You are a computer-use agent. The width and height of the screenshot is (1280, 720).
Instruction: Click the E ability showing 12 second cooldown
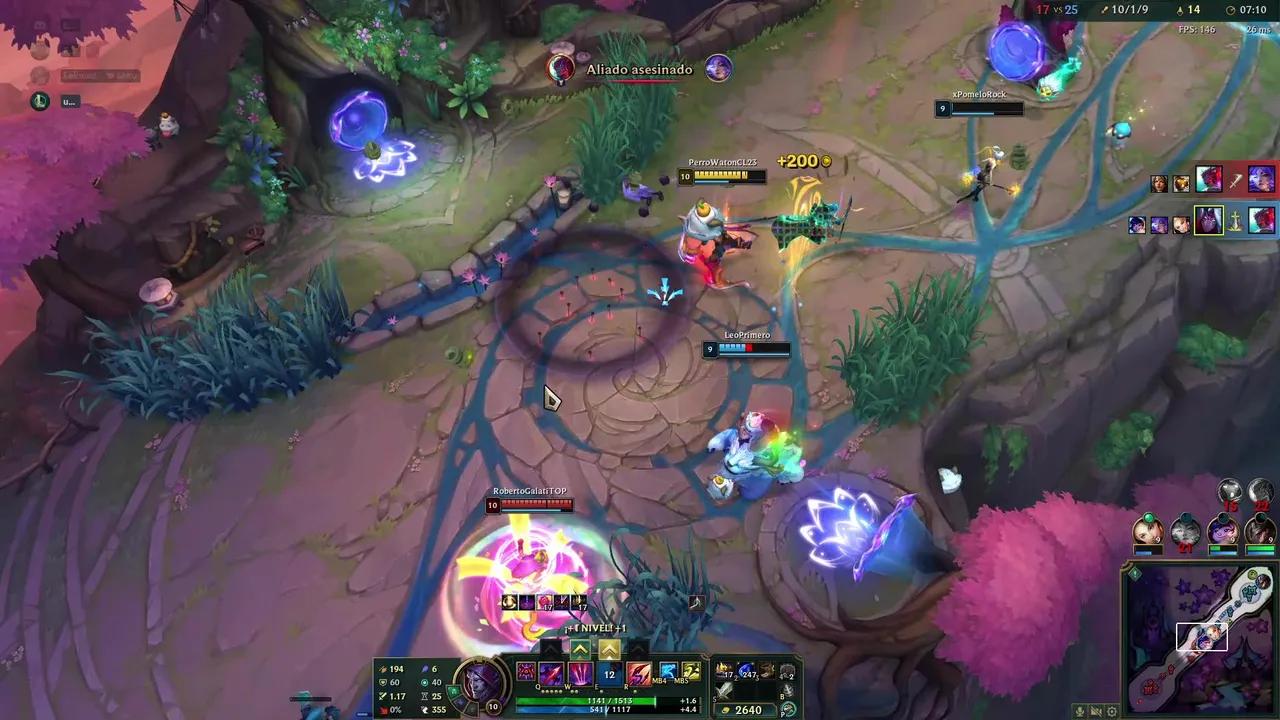click(x=609, y=673)
